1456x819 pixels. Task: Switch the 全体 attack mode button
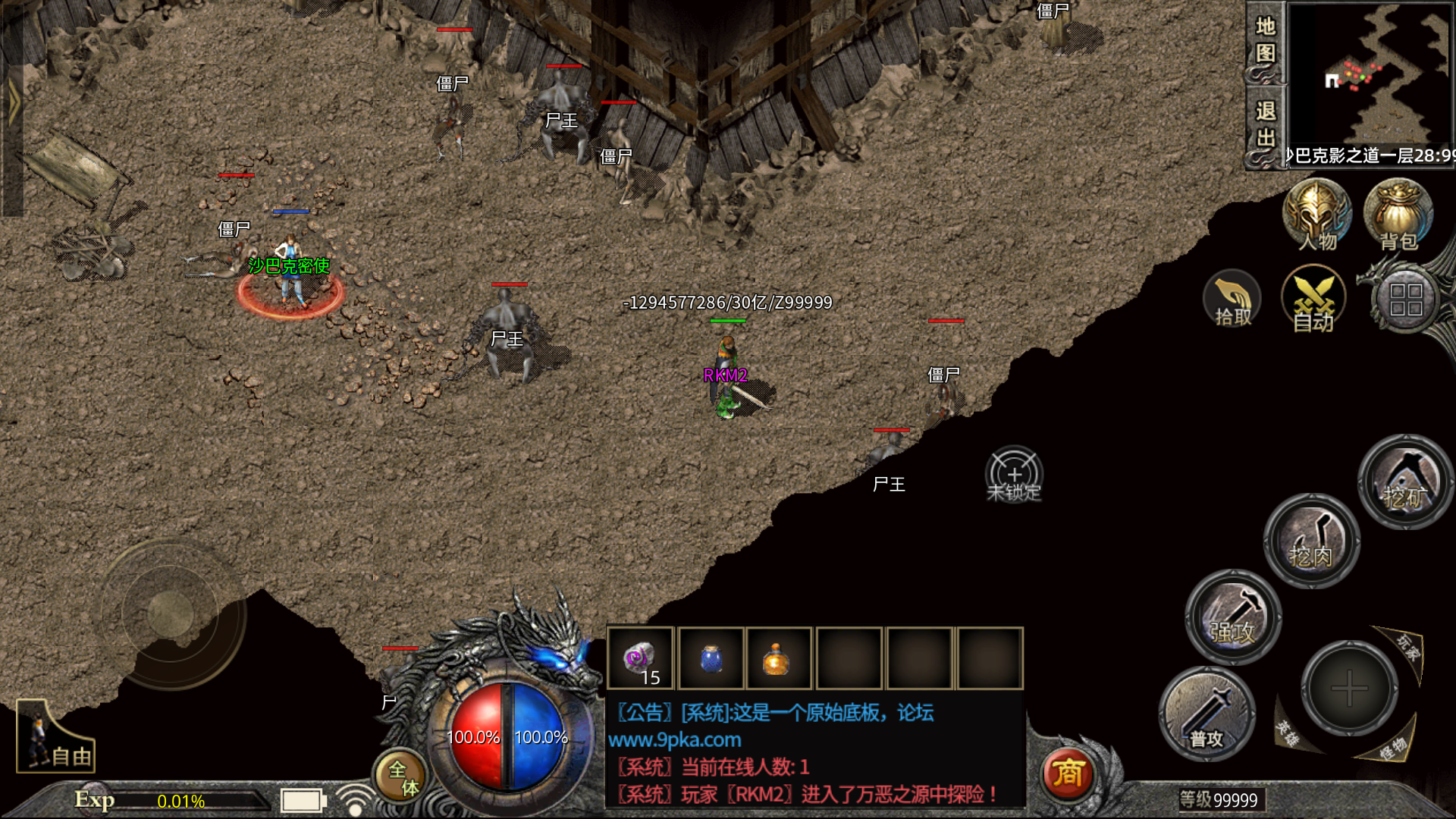click(x=401, y=777)
